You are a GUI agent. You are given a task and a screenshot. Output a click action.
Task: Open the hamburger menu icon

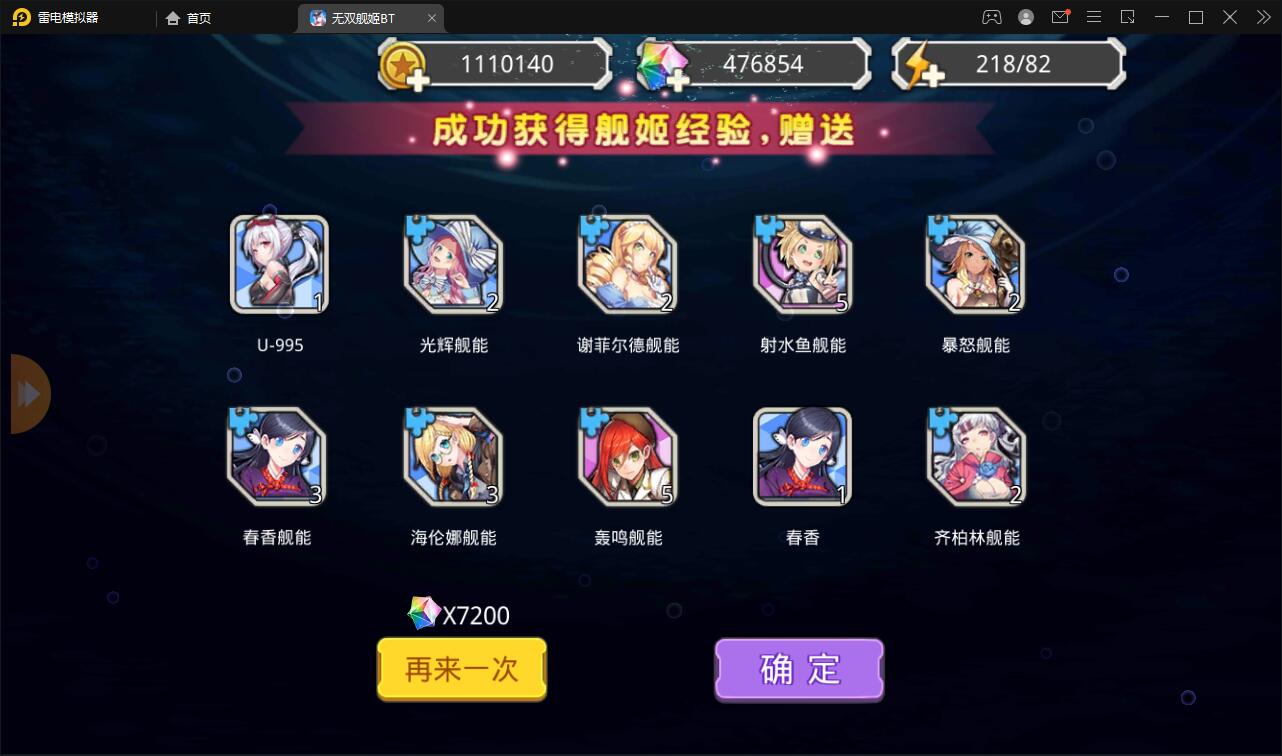point(1093,17)
